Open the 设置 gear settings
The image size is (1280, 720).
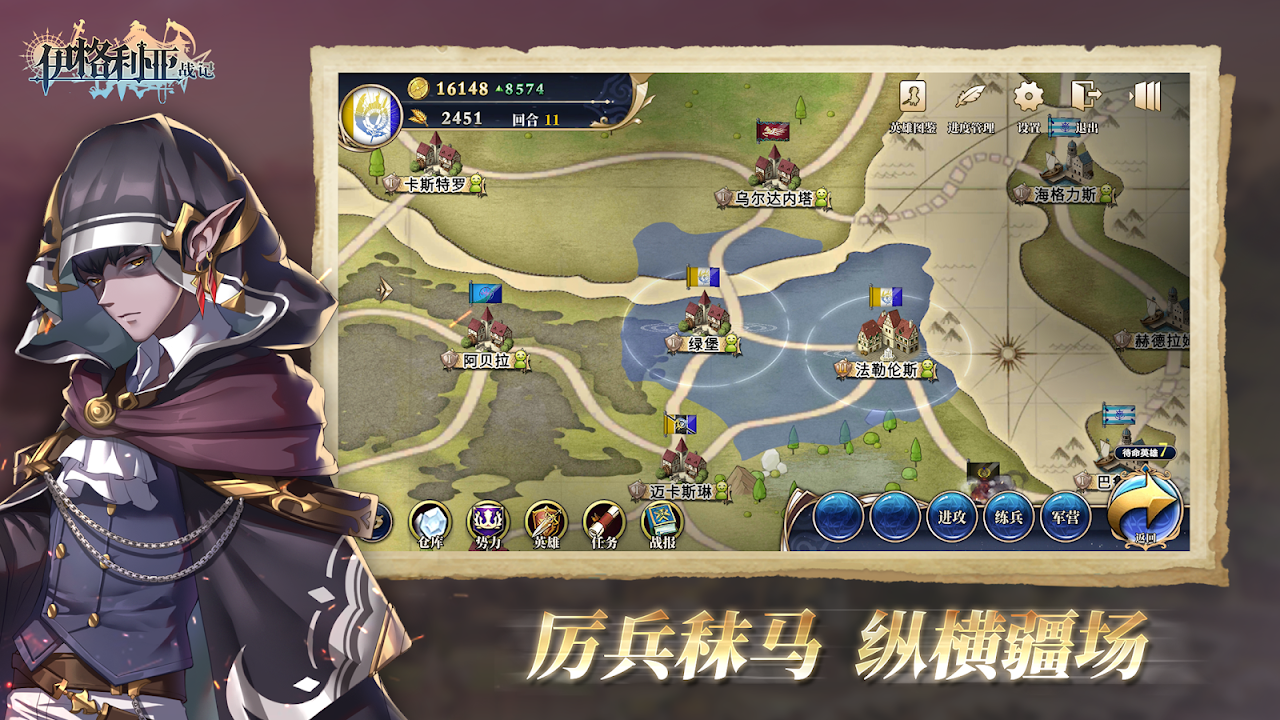(x=1028, y=98)
